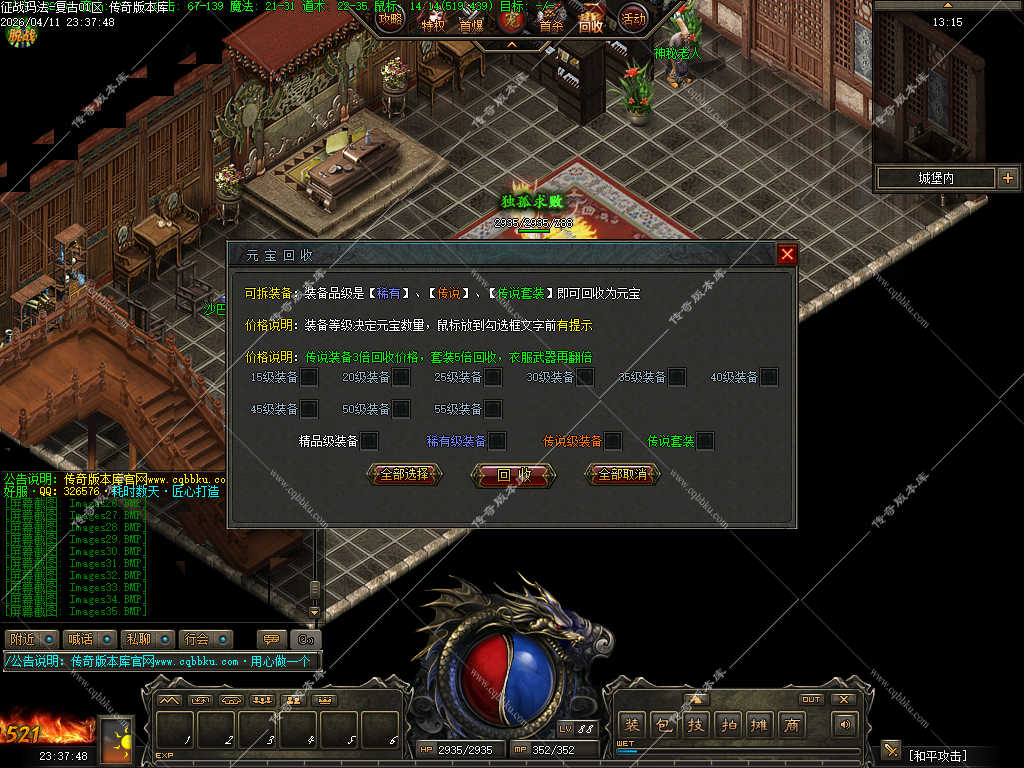
Task: Toggle sound with the speaker button
Action: pyautogui.click(x=846, y=724)
